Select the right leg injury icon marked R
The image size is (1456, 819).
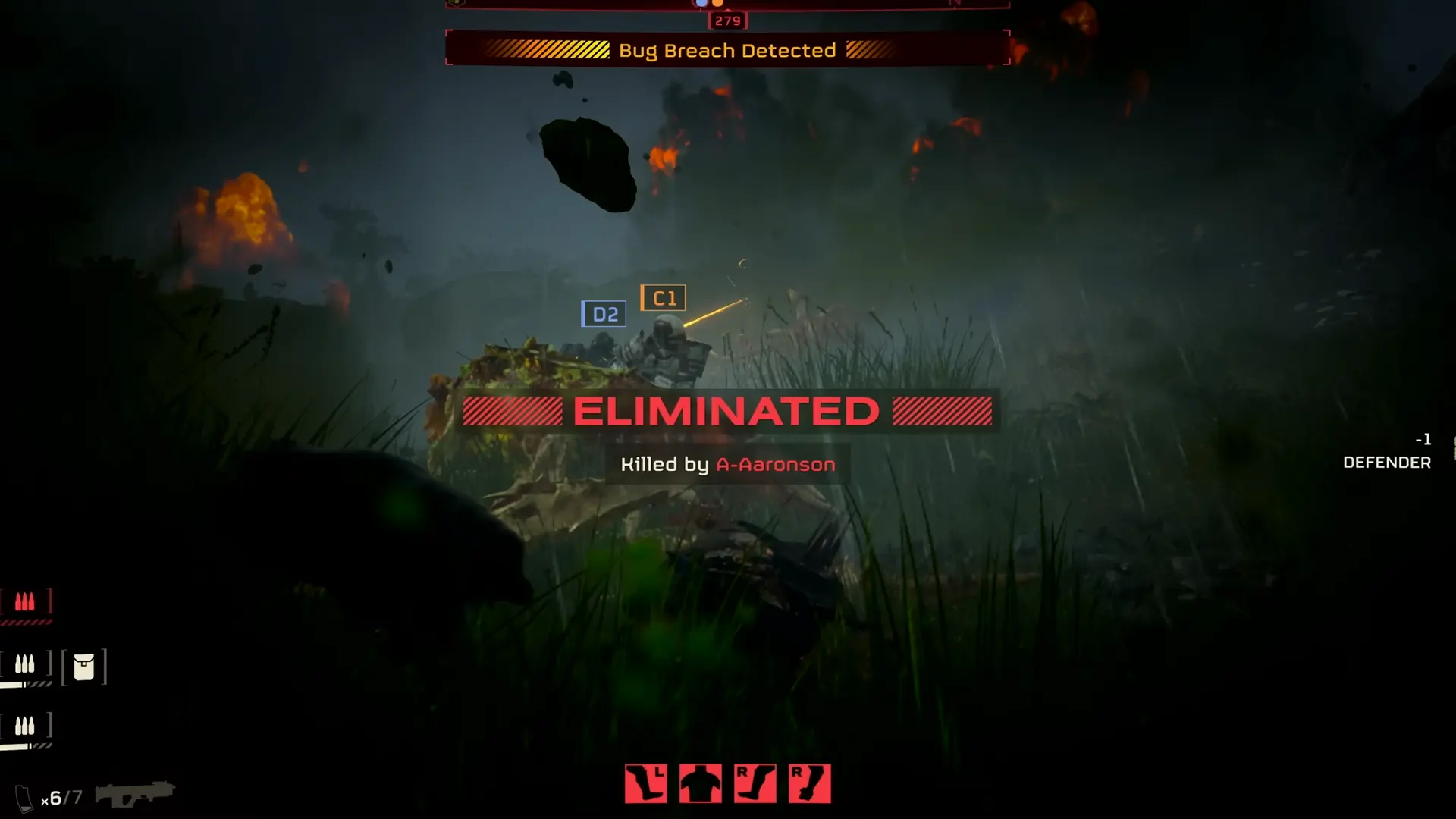pos(755,783)
